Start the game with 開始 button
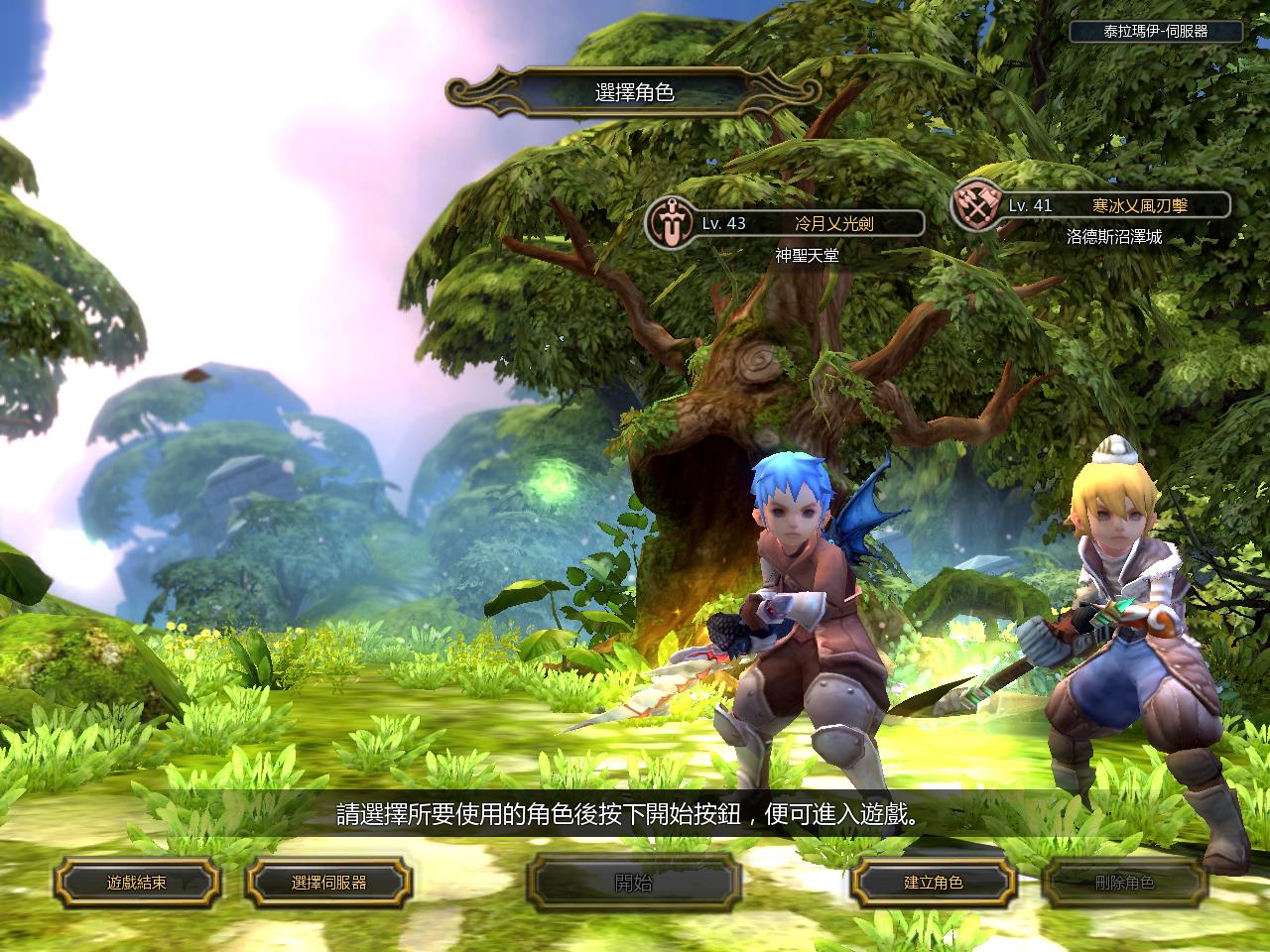 click(634, 882)
